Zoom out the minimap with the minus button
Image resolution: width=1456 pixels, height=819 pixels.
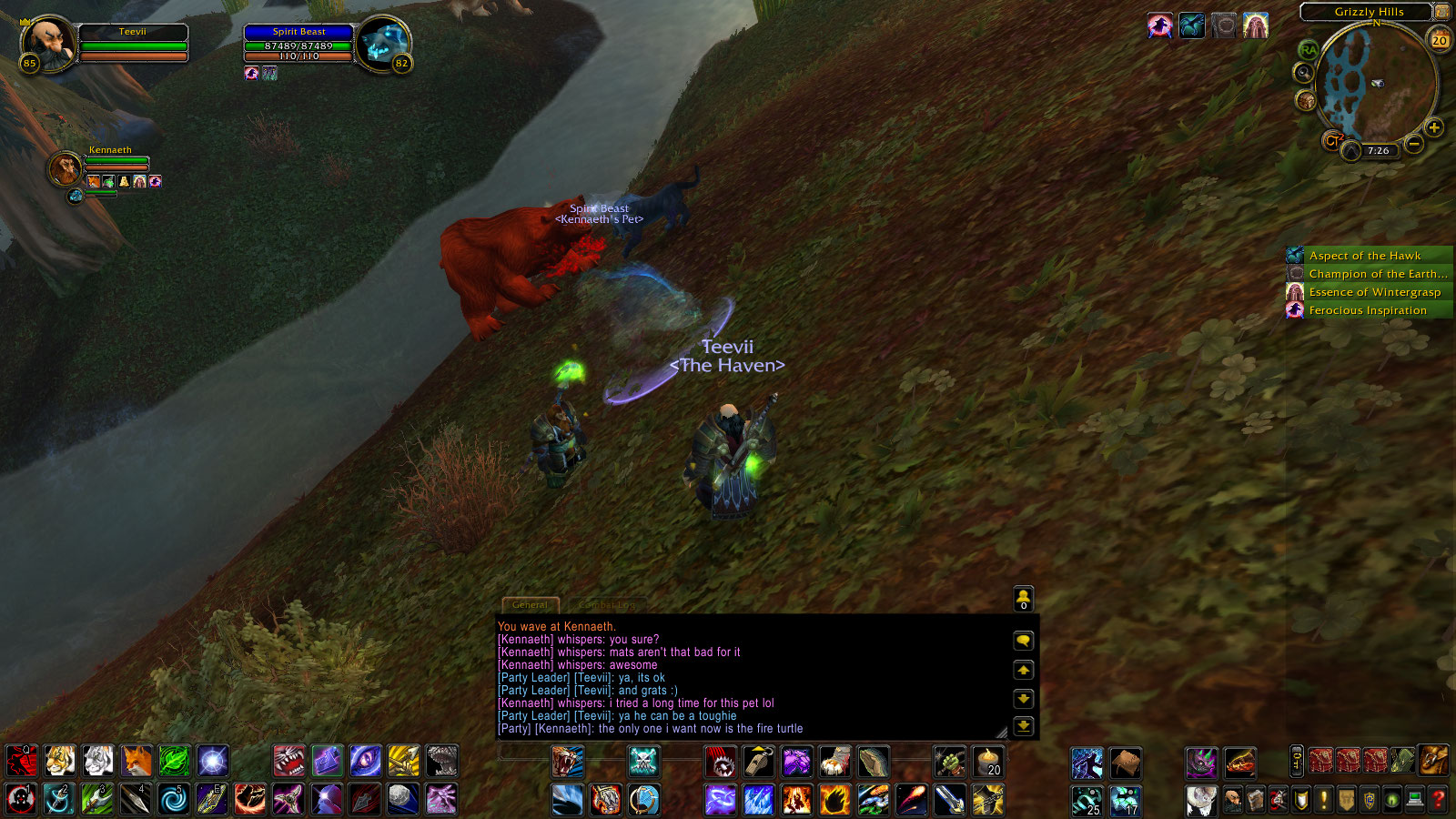[x=1414, y=144]
